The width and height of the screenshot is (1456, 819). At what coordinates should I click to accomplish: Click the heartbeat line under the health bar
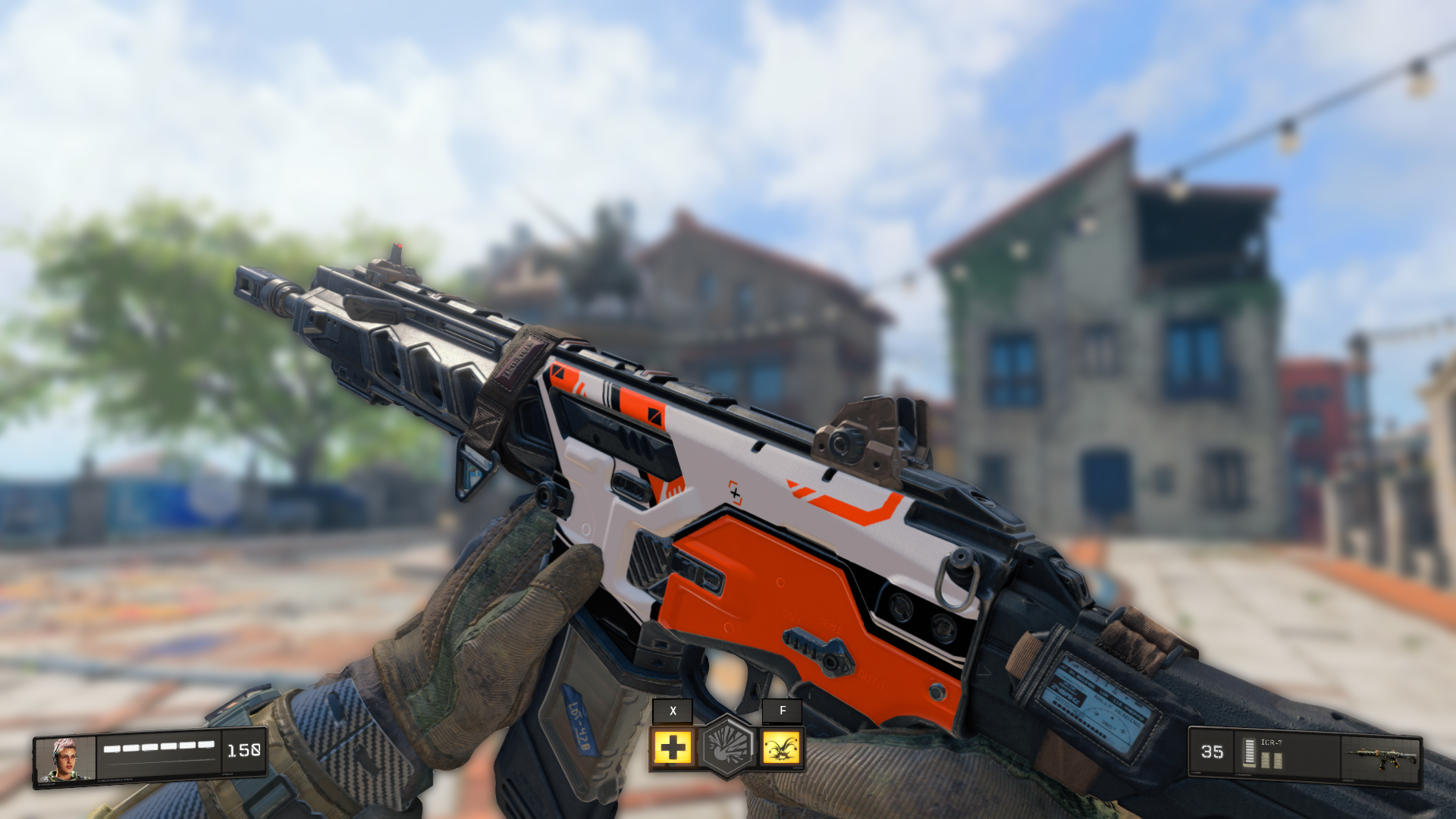(x=158, y=762)
